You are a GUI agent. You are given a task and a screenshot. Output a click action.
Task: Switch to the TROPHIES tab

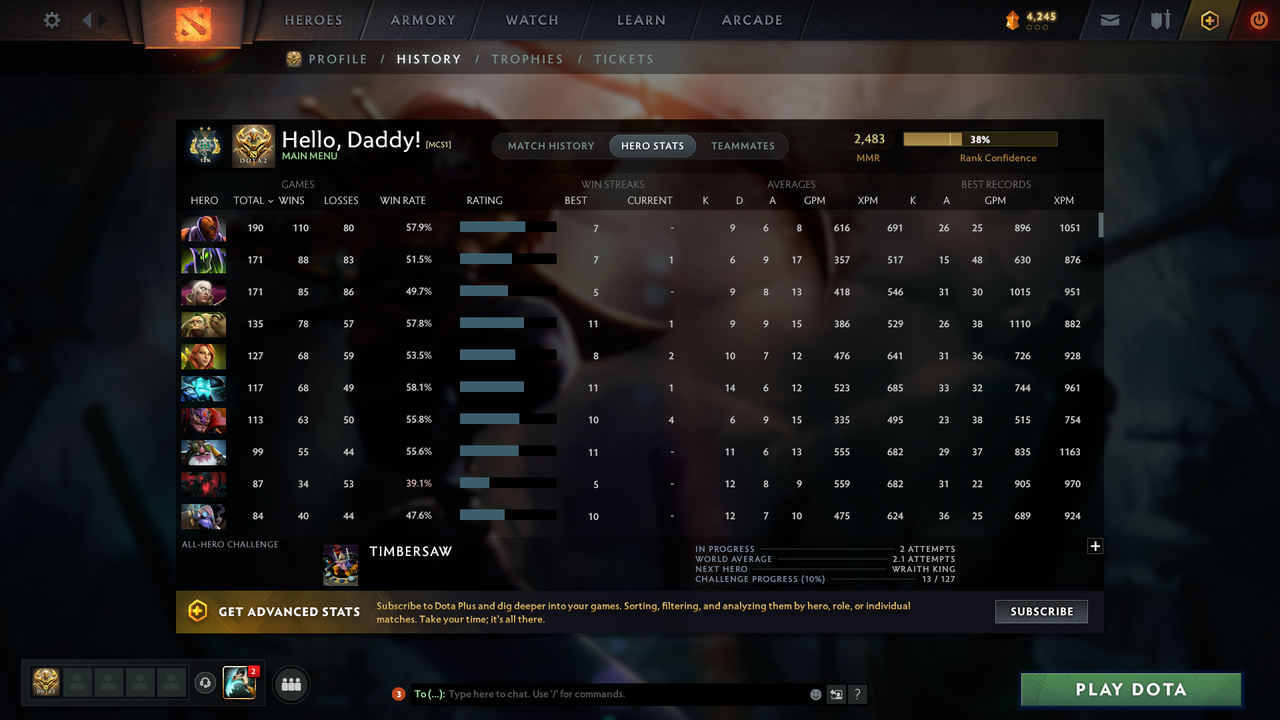(x=527, y=59)
